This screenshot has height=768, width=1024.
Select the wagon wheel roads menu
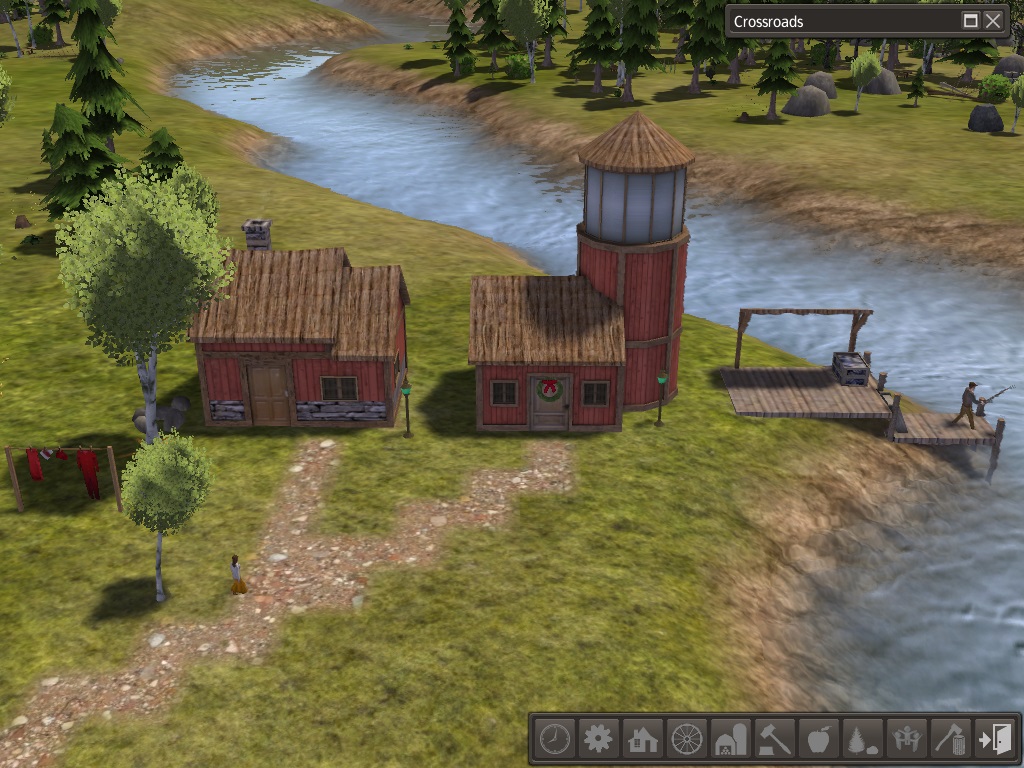coord(686,740)
